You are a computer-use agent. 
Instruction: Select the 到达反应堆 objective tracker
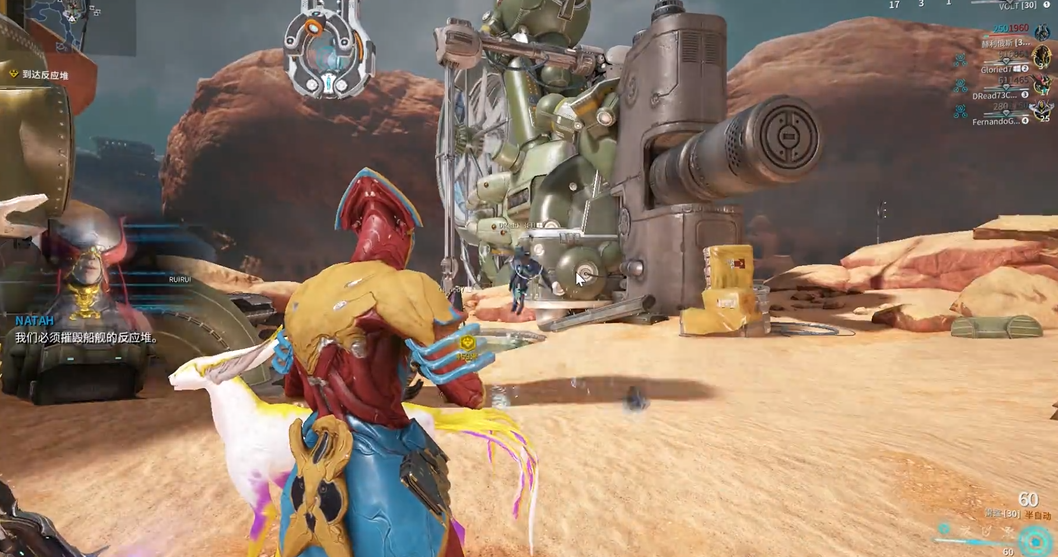pyautogui.click(x=40, y=73)
